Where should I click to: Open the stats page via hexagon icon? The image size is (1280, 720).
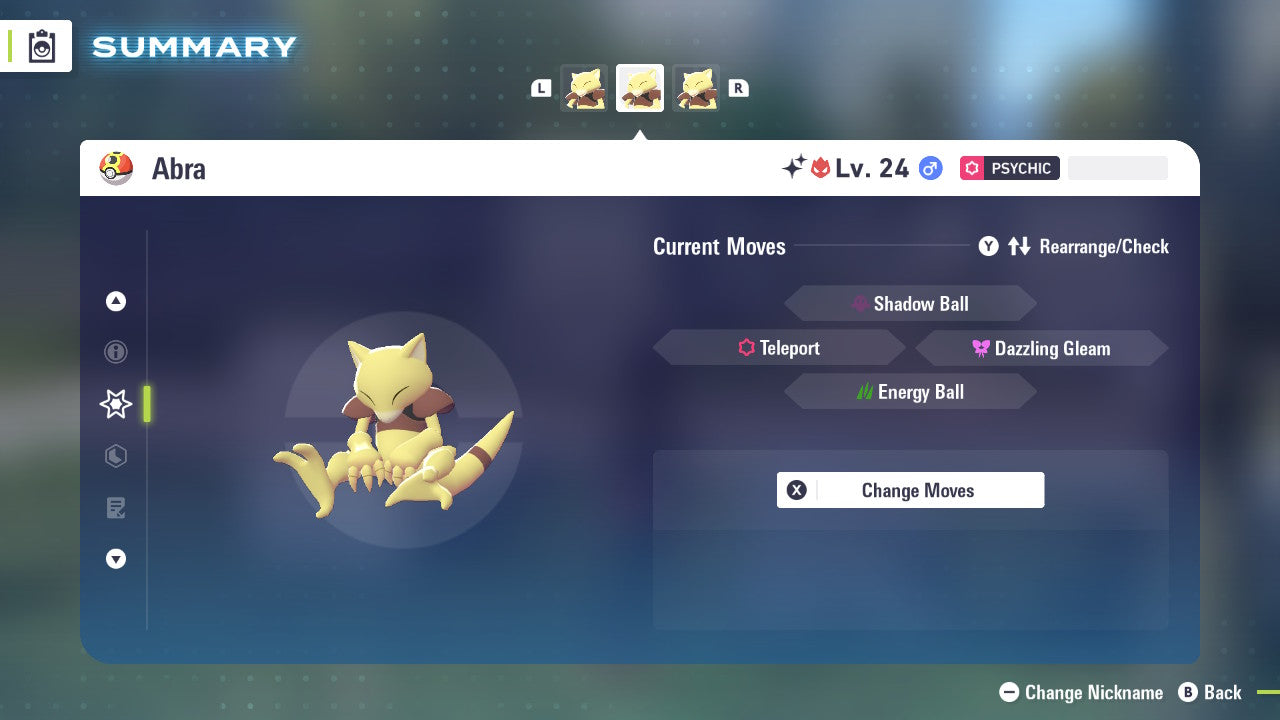click(x=116, y=456)
